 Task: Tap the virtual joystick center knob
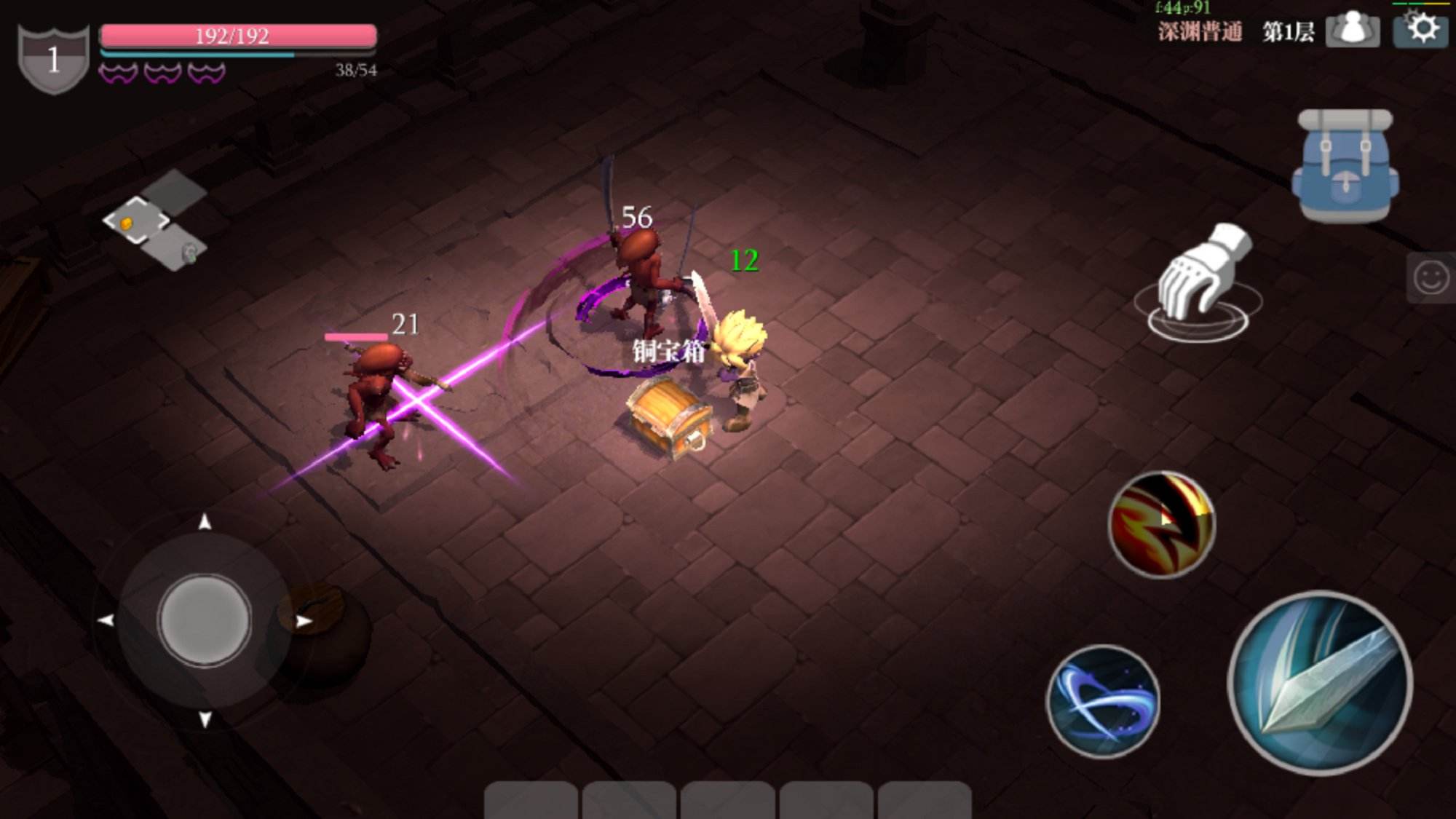[205, 620]
